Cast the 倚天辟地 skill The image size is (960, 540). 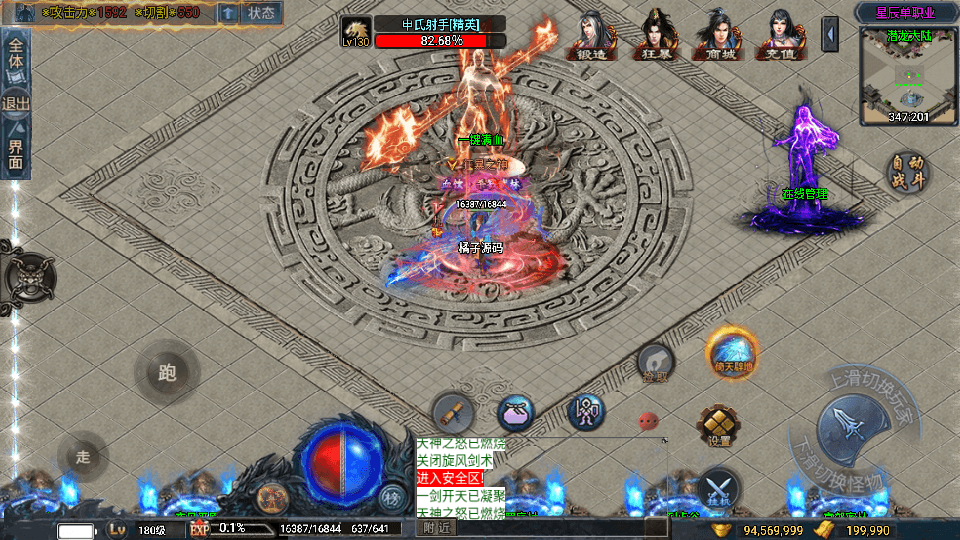tap(732, 353)
